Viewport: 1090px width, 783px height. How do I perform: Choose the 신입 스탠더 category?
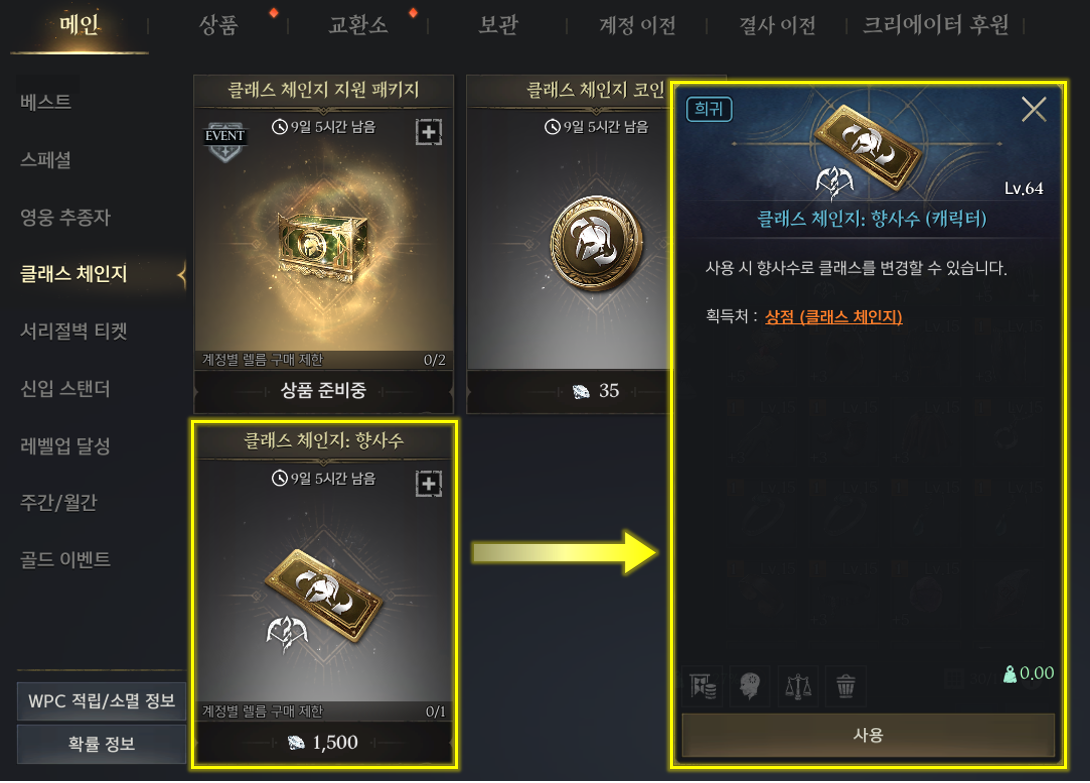click(65, 388)
